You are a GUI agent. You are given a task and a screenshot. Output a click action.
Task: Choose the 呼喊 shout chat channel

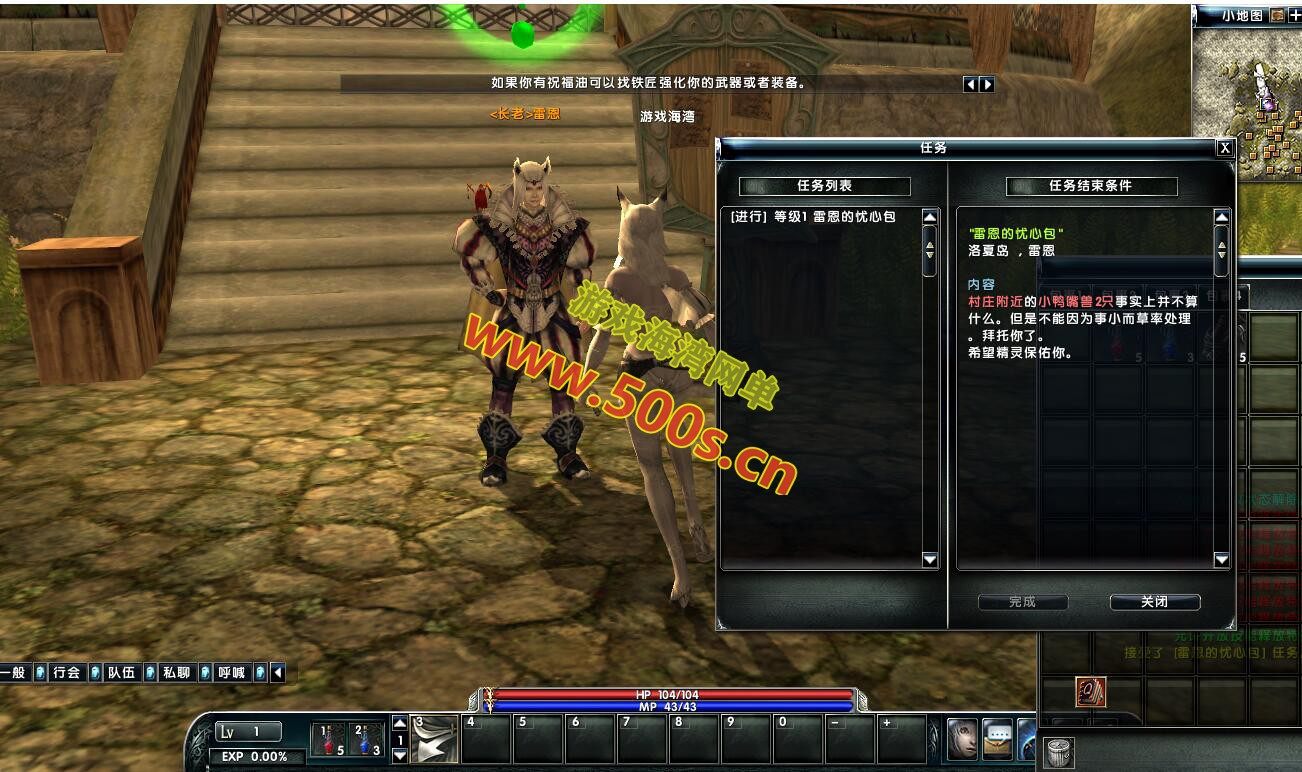coord(232,673)
